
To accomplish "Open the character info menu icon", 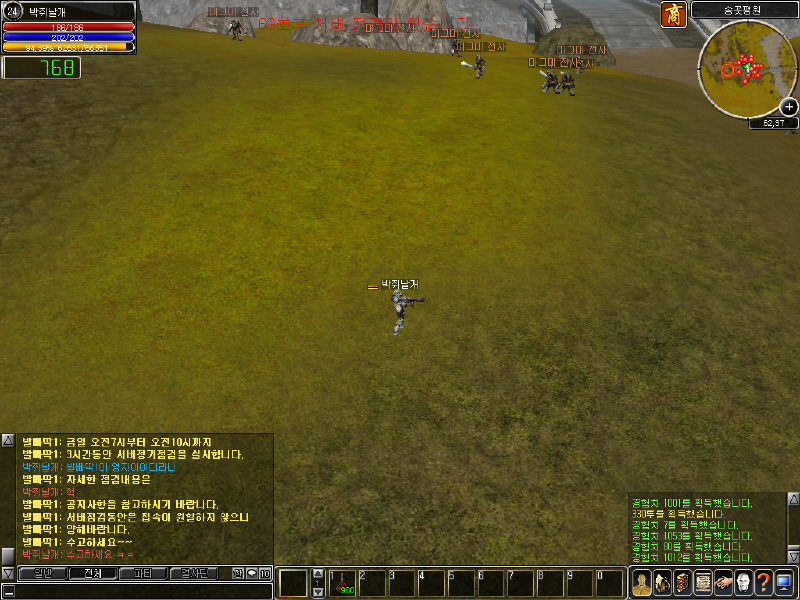I will [x=643, y=582].
